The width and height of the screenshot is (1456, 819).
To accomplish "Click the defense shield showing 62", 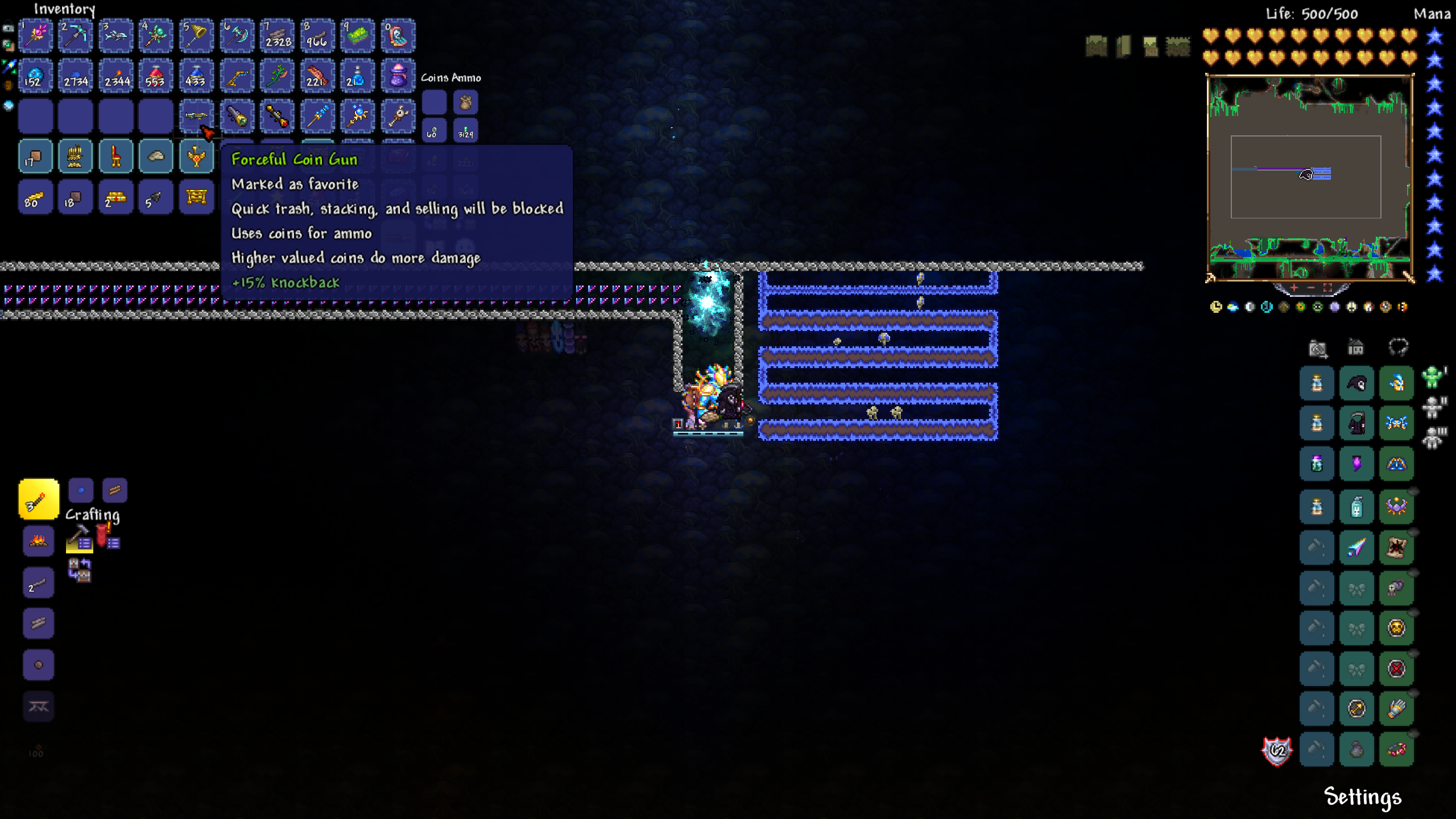I will click(x=1277, y=751).
